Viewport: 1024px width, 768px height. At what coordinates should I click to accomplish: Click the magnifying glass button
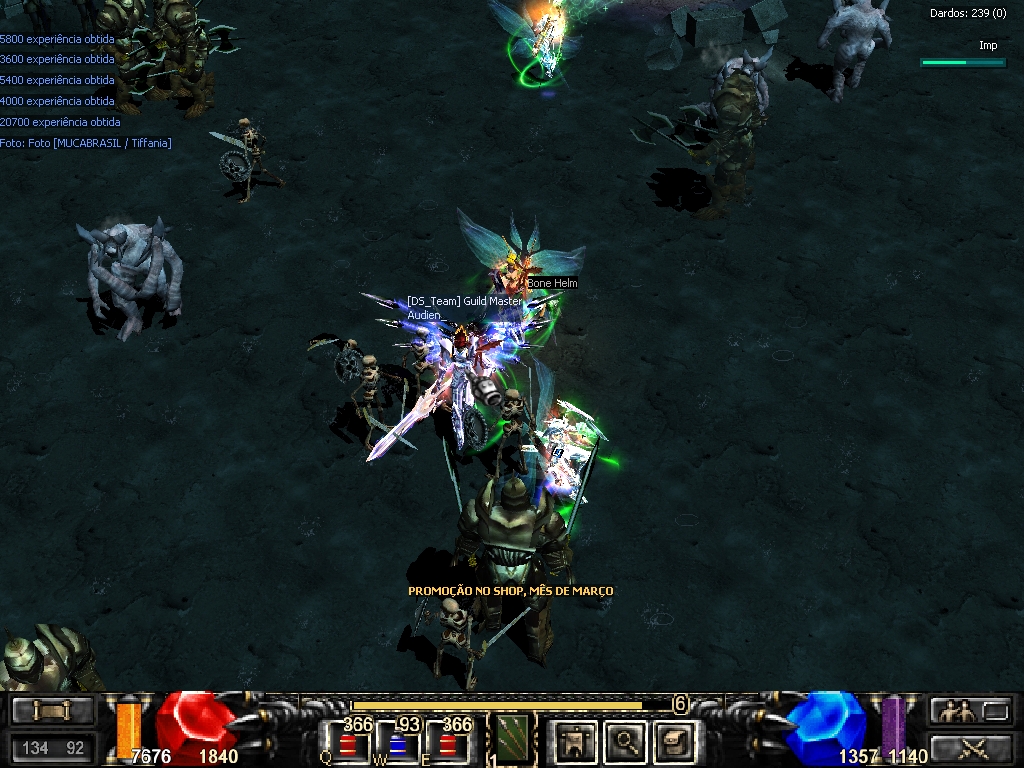pyautogui.click(x=626, y=741)
